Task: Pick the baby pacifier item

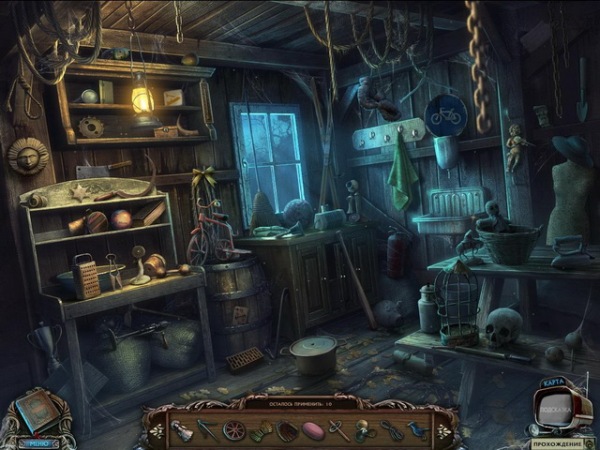Action: click(x=364, y=430)
